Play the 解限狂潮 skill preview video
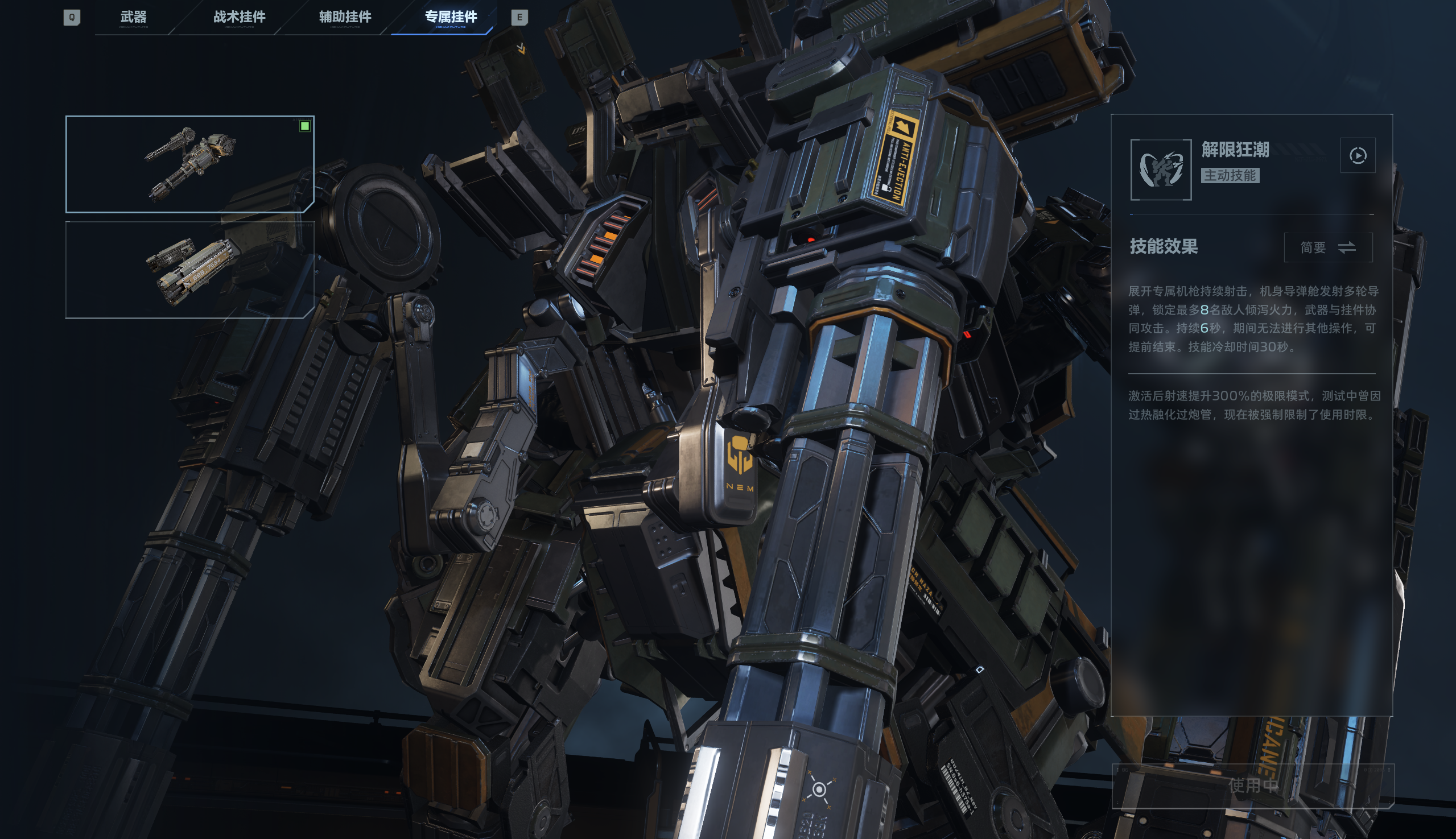The width and height of the screenshot is (1456, 839). pyautogui.click(x=1358, y=156)
